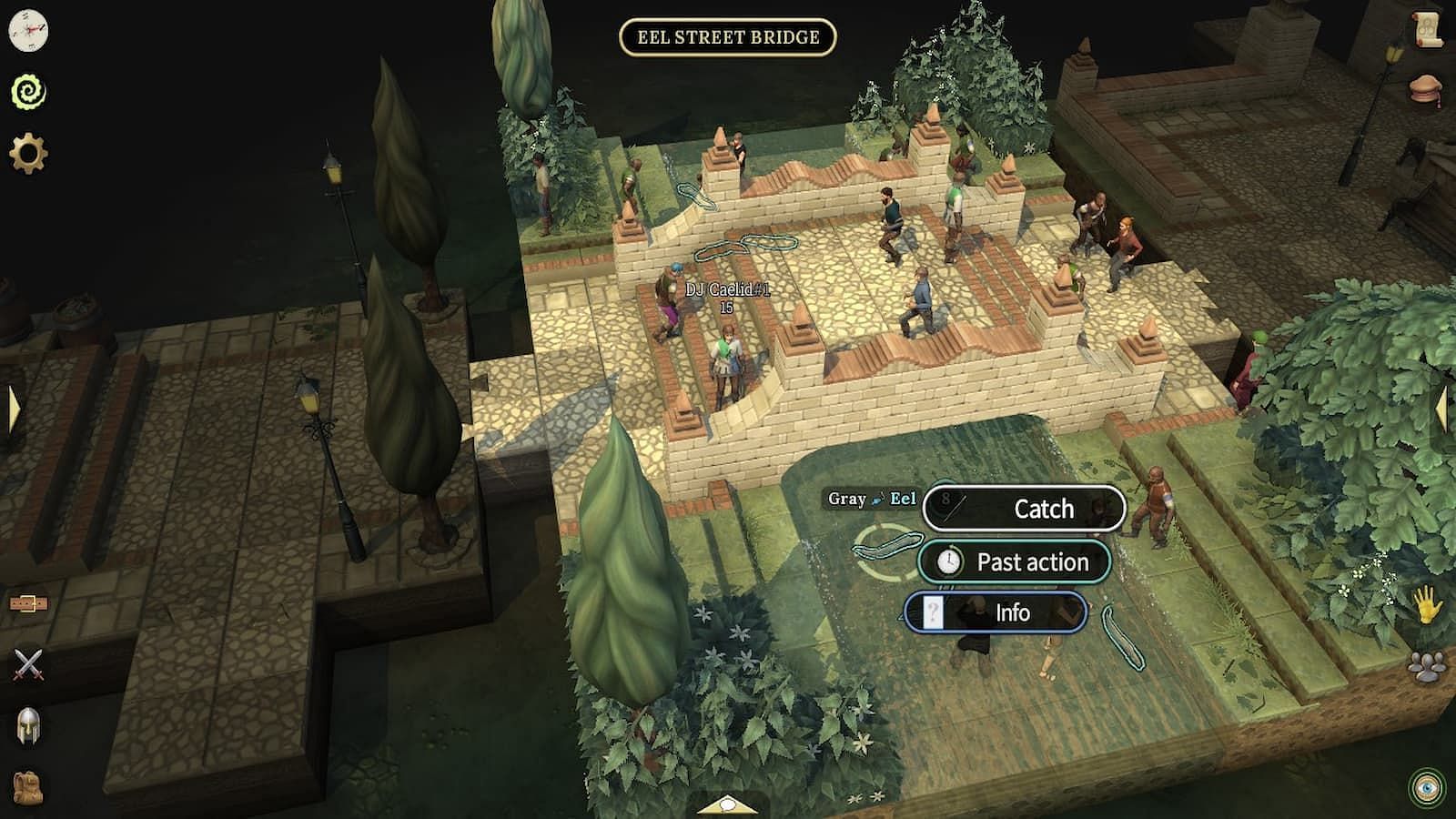Open the crossed swords combat panel
1456x819 pixels.
29,665
